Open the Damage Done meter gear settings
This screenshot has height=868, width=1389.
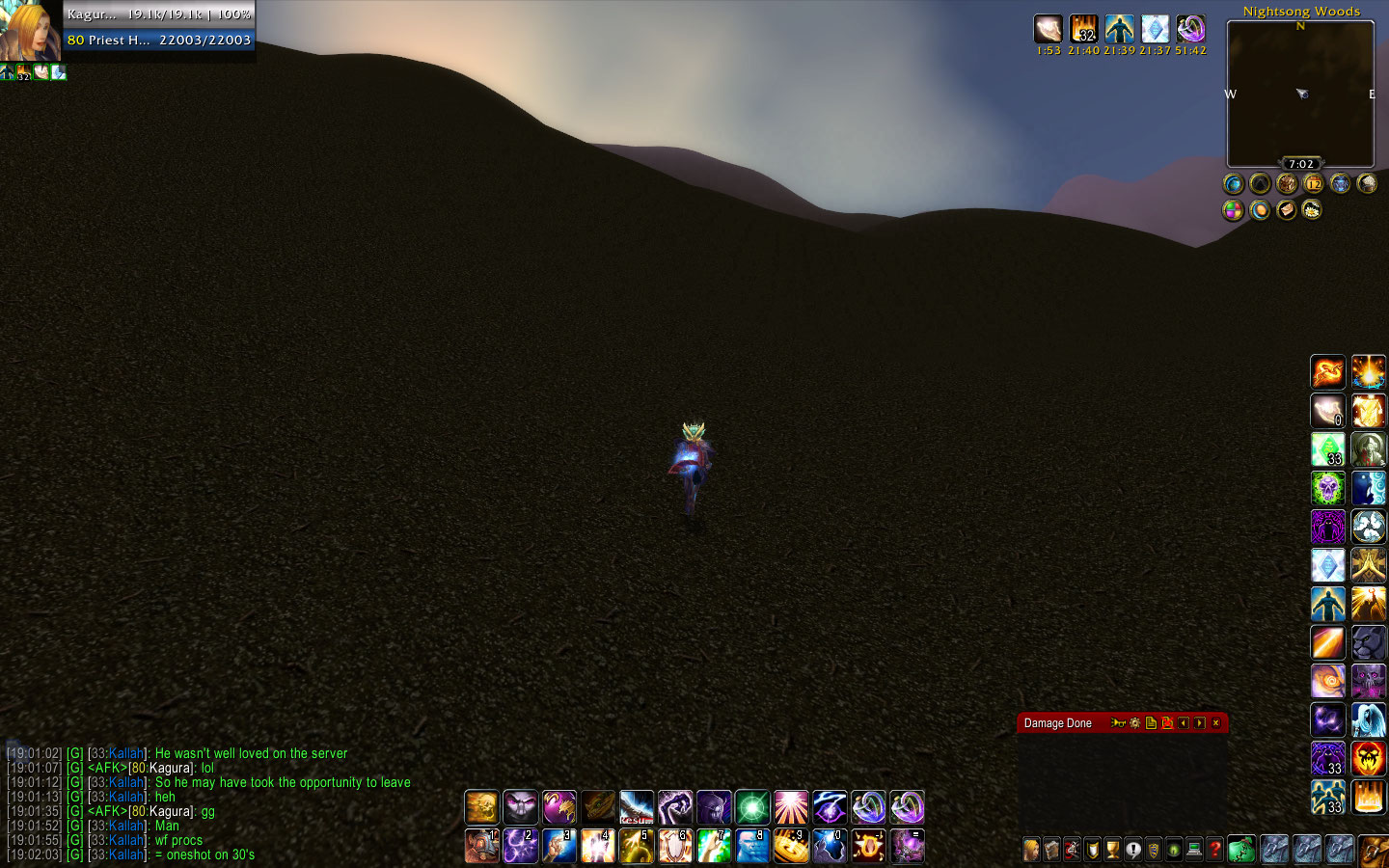(x=1135, y=723)
